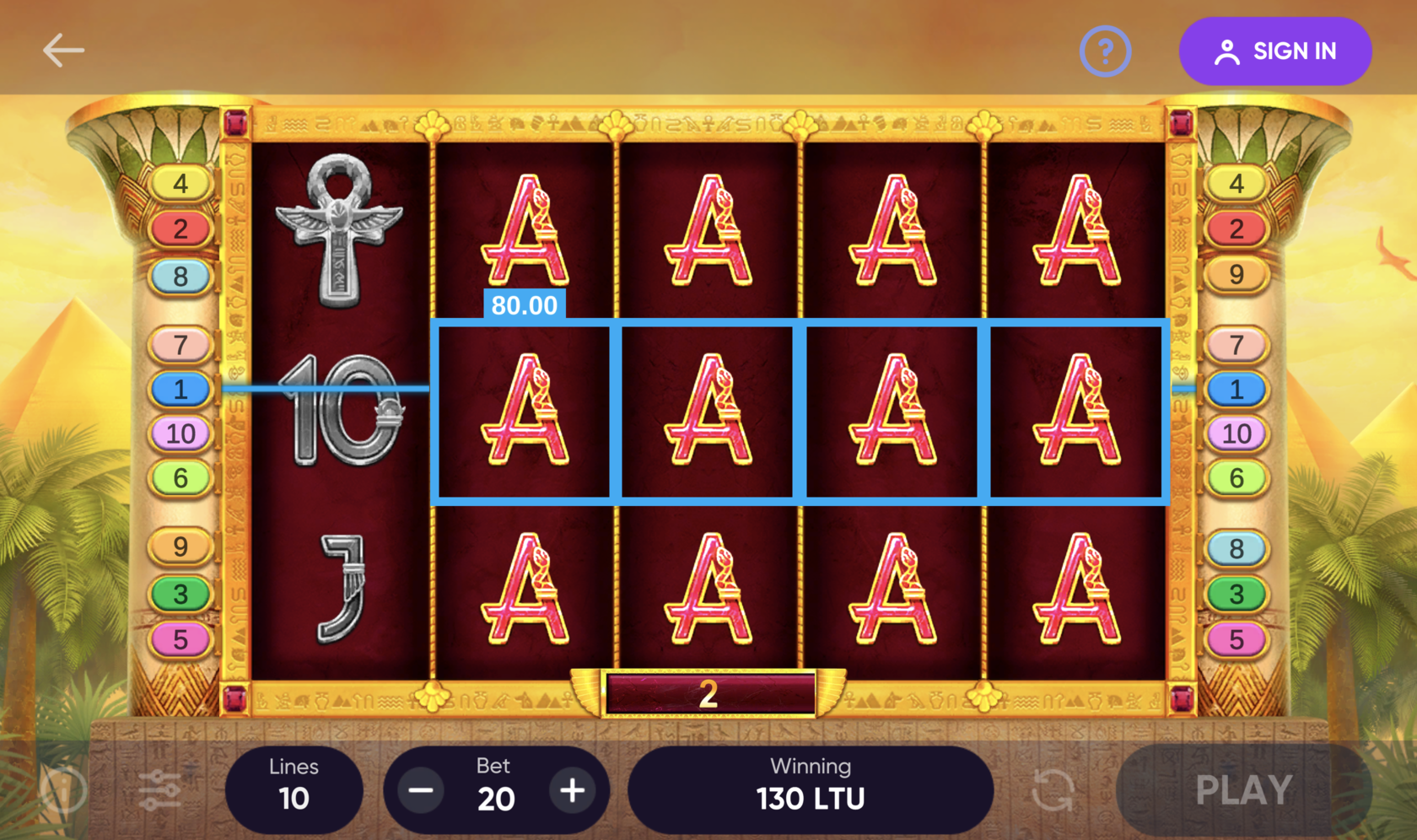Viewport: 1417px width, 840px height.
Task: Open the game settings sliders icon
Action: click(x=160, y=789)
